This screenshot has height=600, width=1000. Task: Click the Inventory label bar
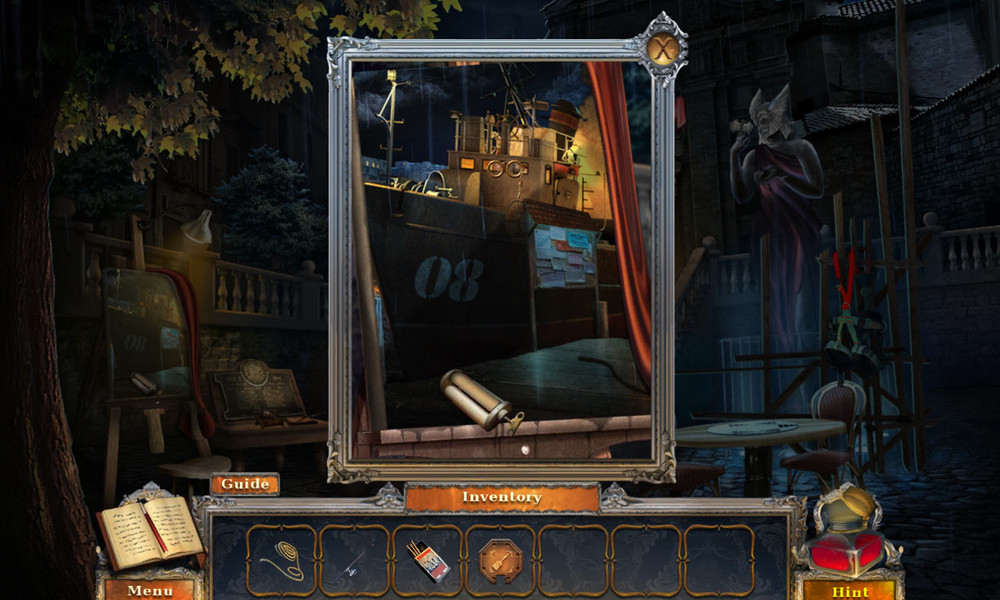click(502, 497)
